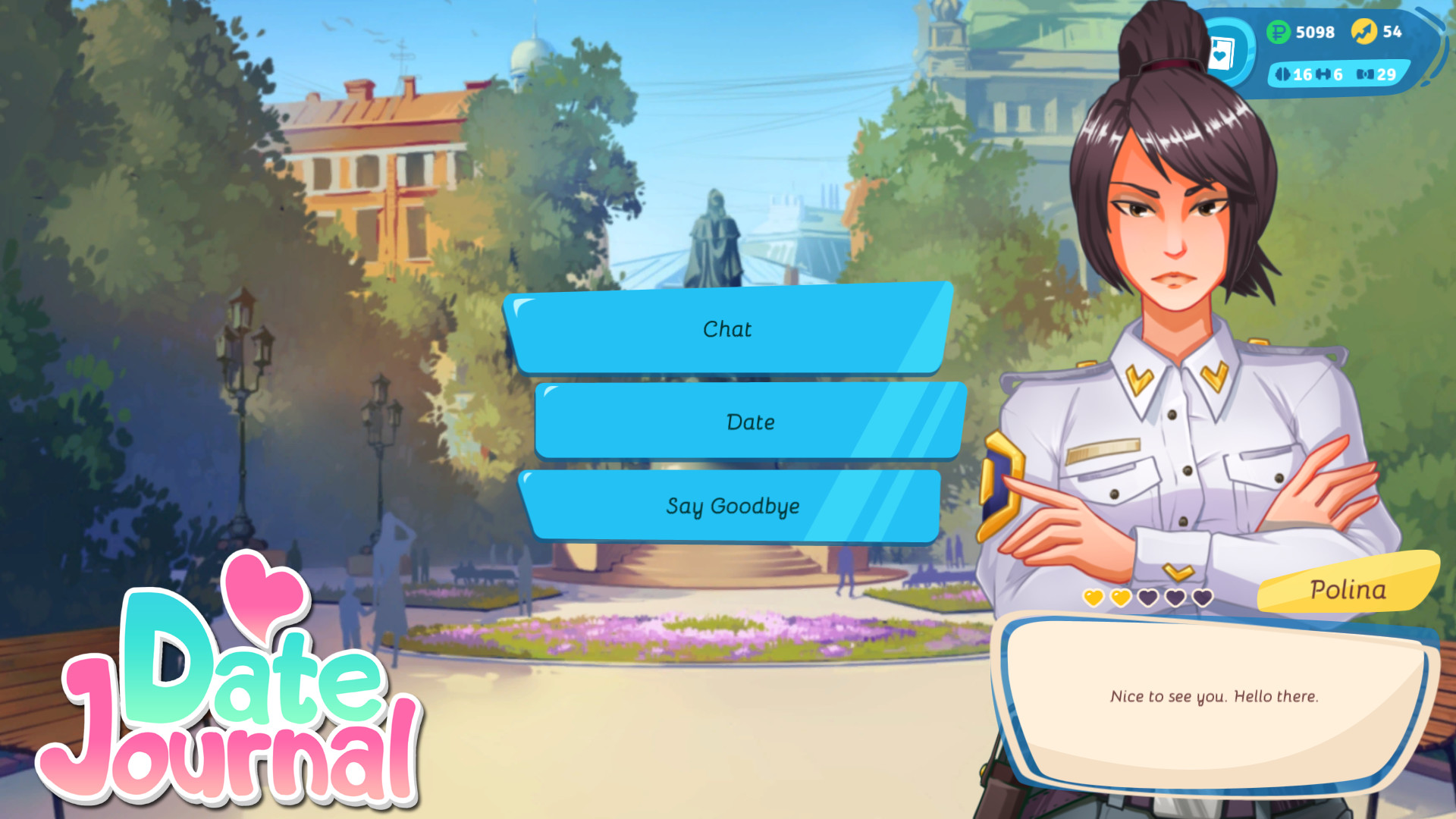This screenshot has height=819, width=1456.
Task: Click the bow-tie stat icon showing 29
Action: pos(1365,75)
